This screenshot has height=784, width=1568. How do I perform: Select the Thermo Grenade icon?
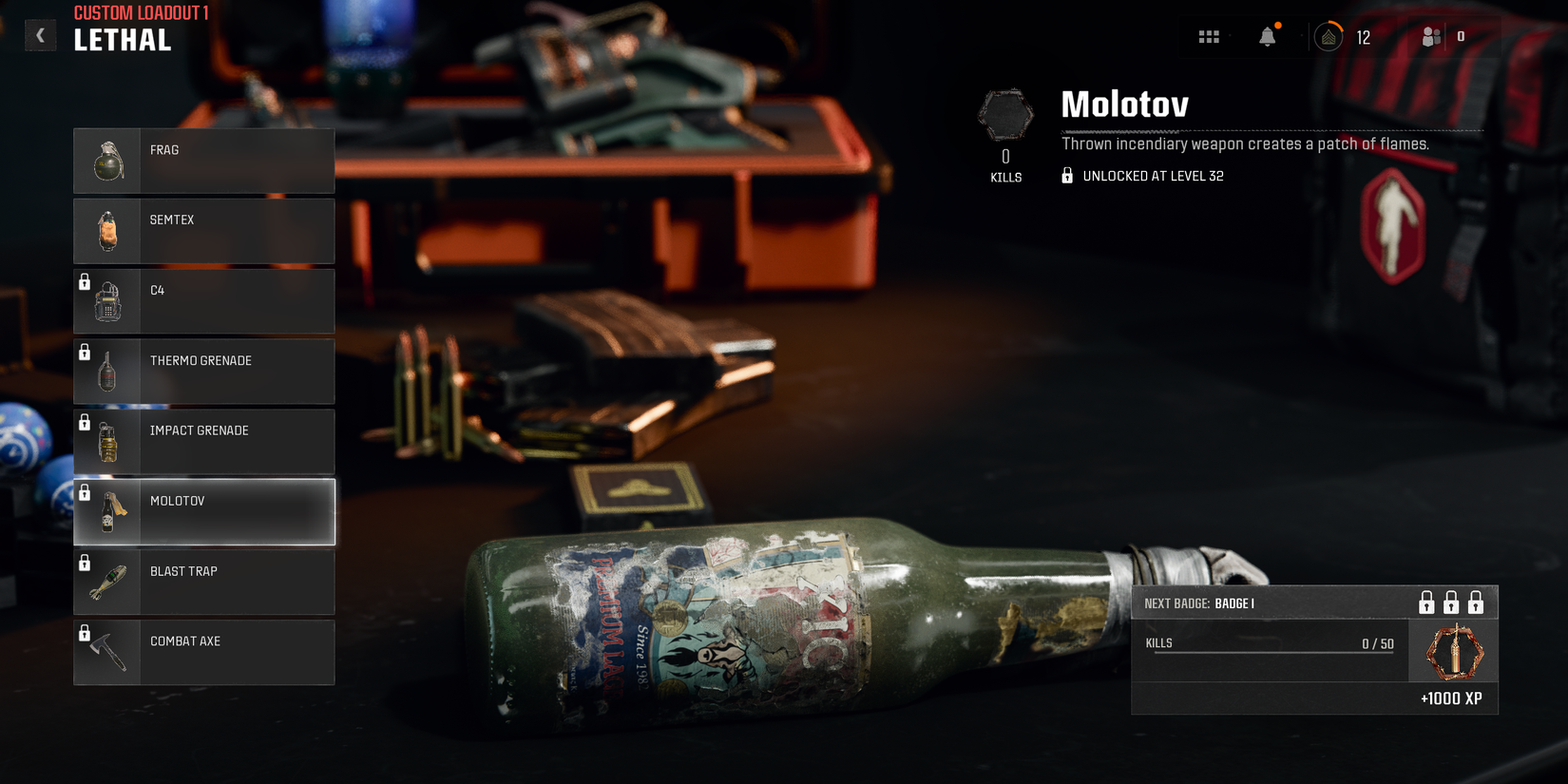pos(107,371)
